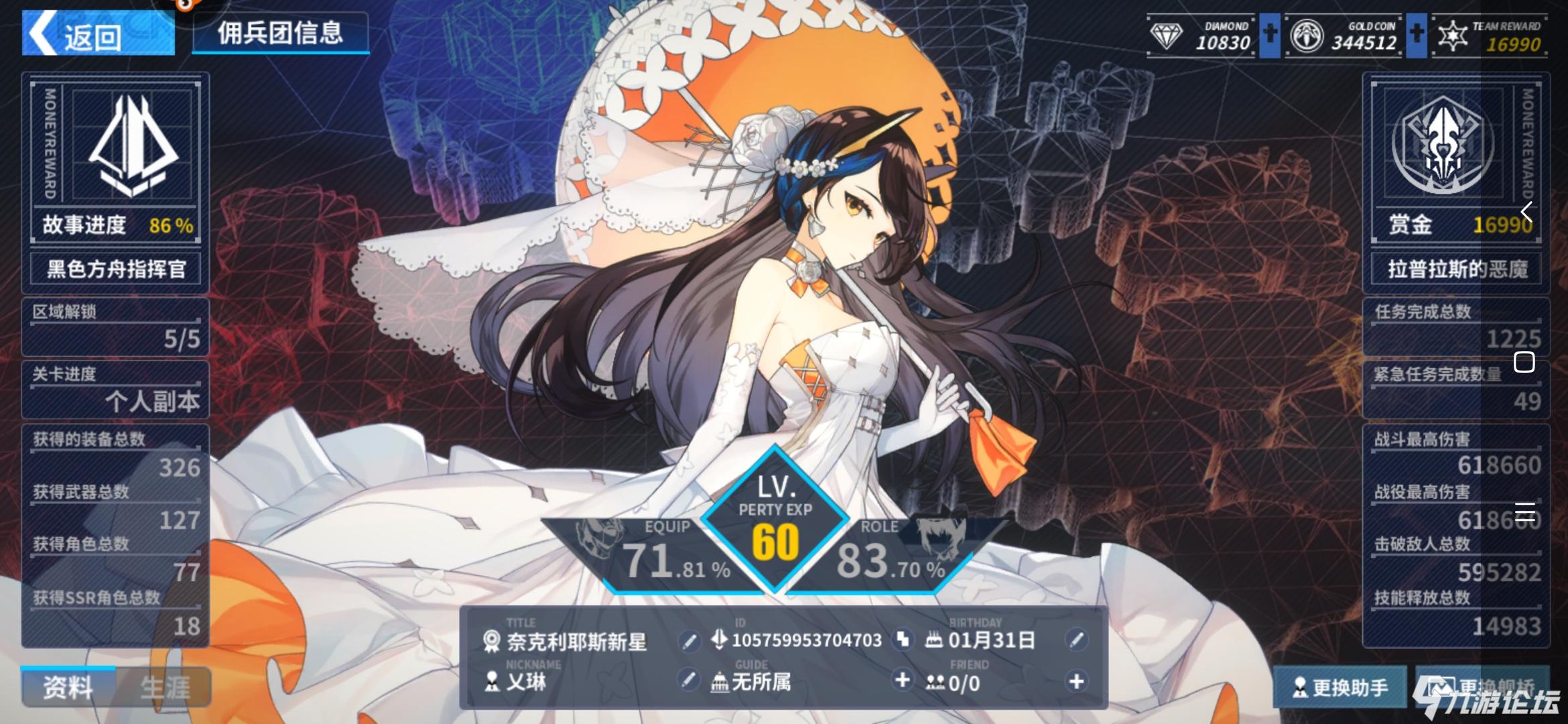The image size is (1568, 724).
Task: Add gold coins with the plus button
Action: [1416, 35]
